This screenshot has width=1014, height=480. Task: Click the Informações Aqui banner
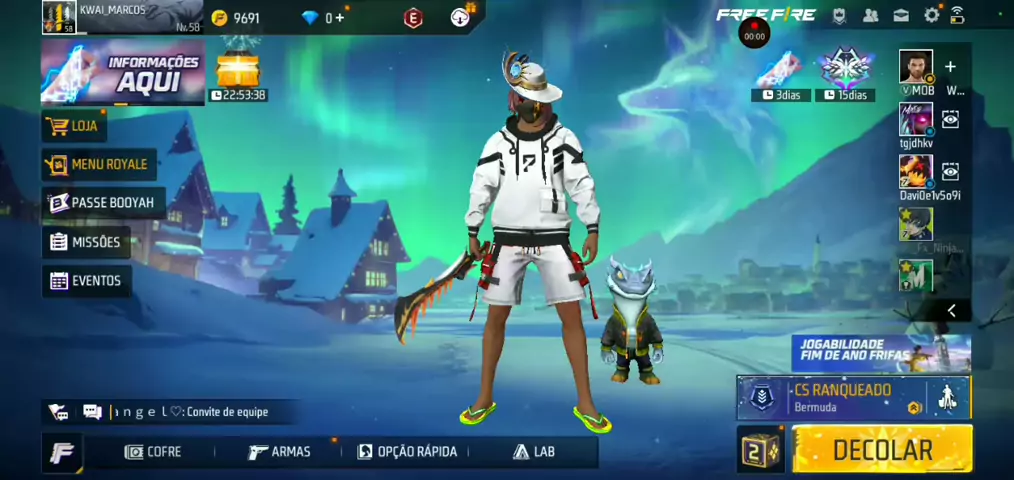tap(122, 73)
